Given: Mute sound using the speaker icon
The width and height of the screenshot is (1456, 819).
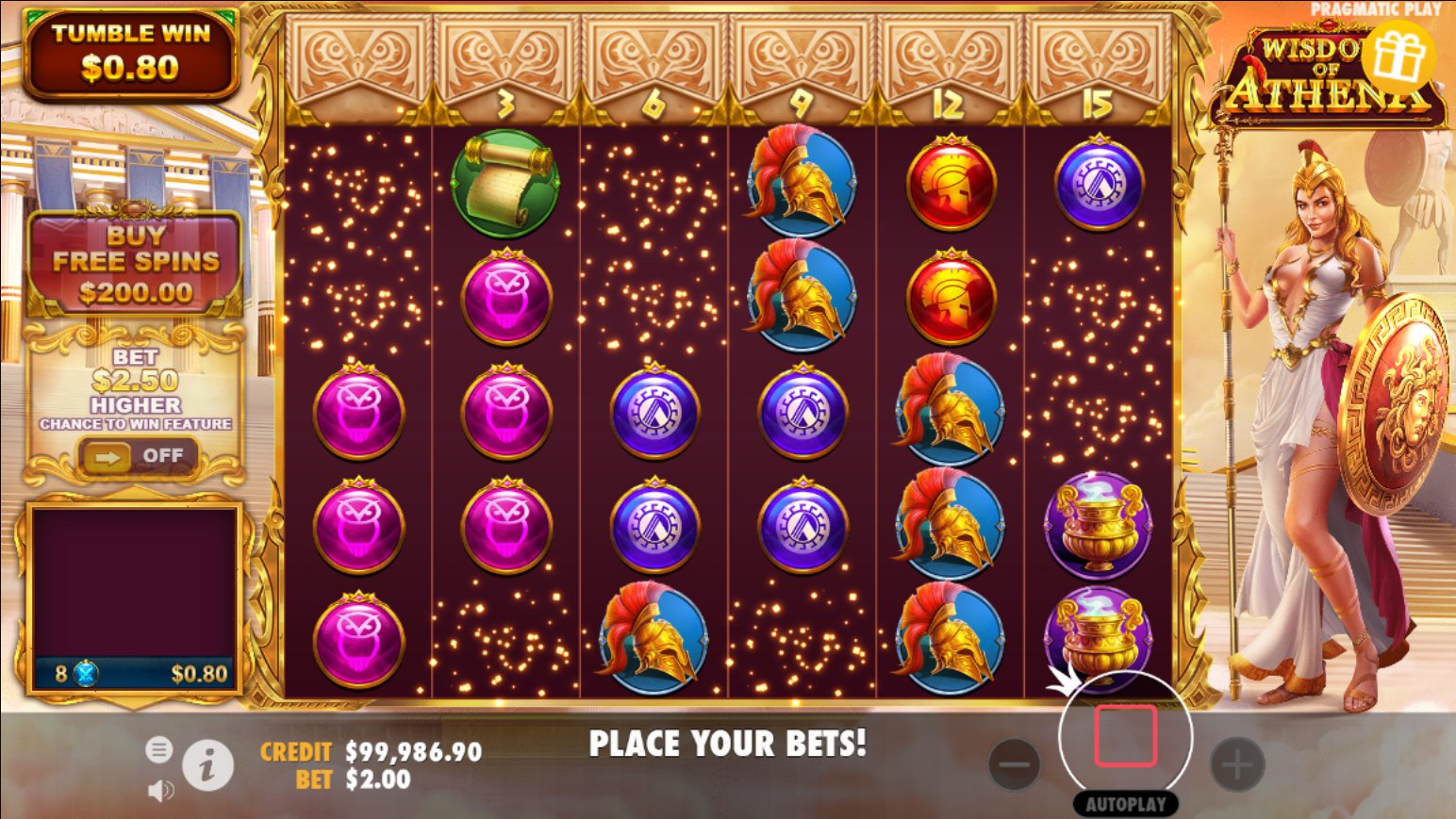Looking at the screenshot, I should click(161, 790).
